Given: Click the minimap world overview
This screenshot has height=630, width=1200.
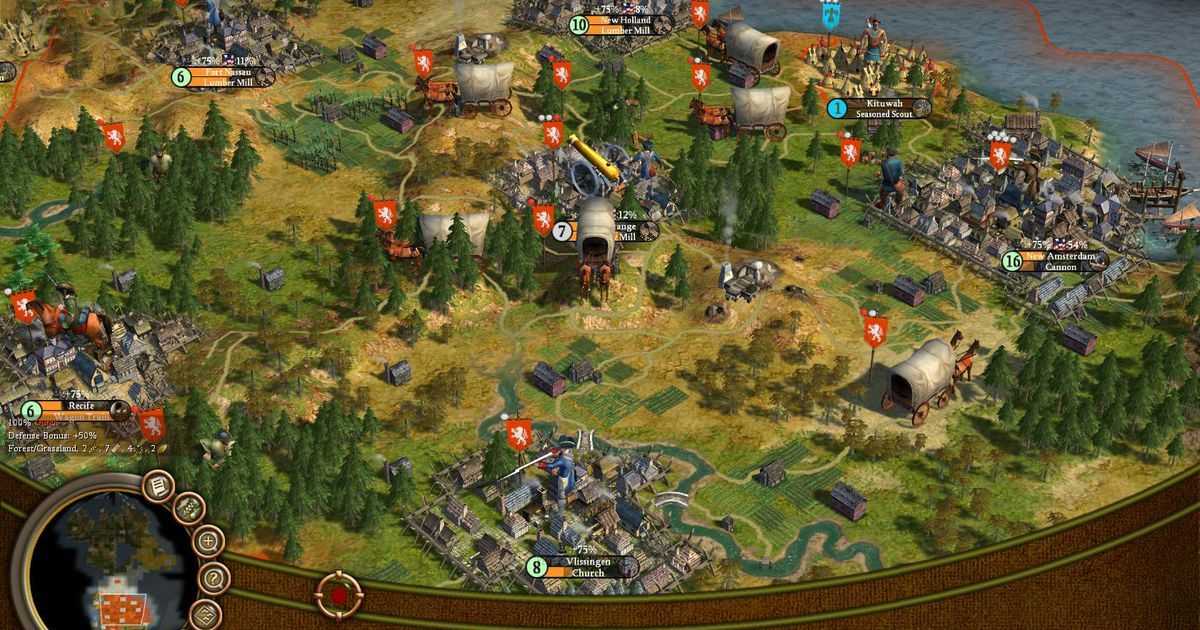Looking at the screenshot, I should tap(110, 560).
